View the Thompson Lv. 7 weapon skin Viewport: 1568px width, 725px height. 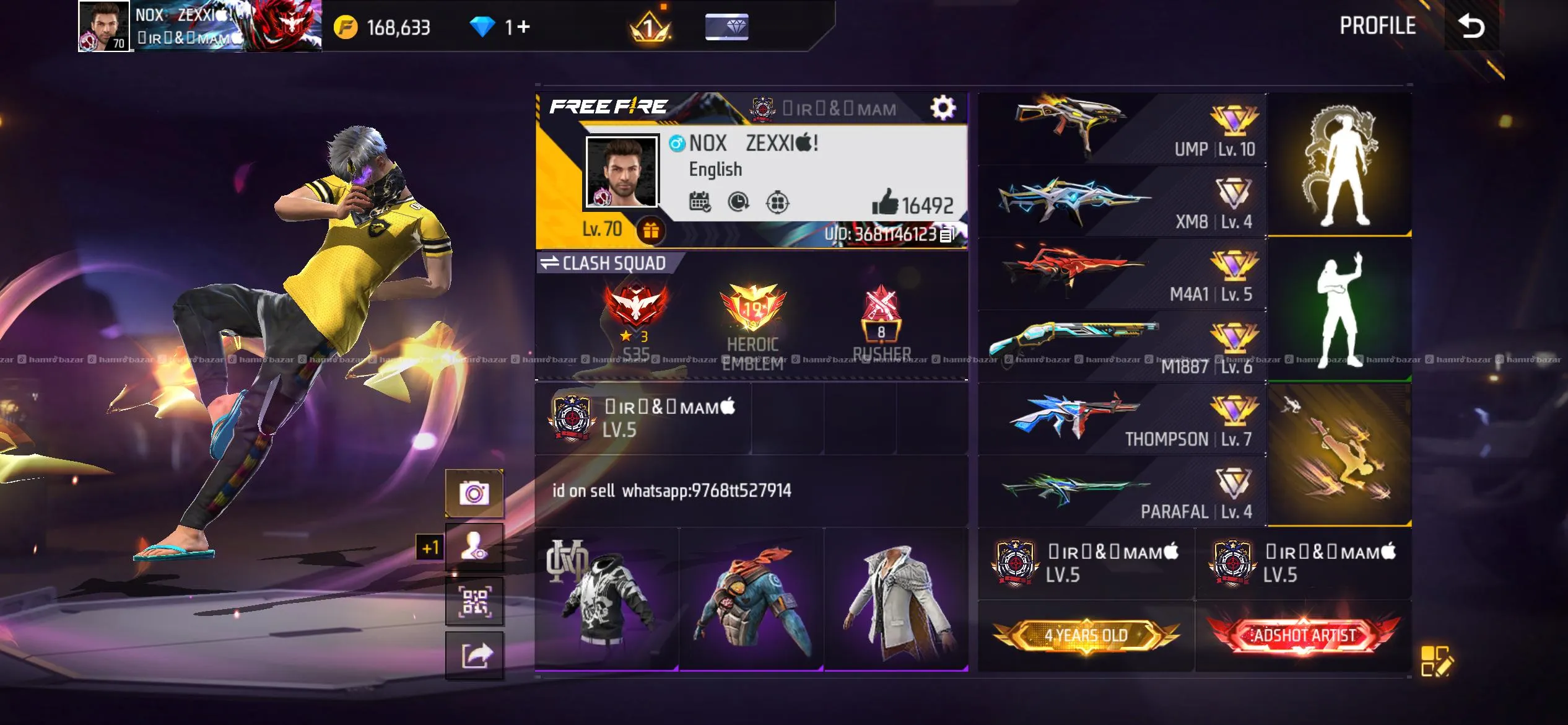(1122, 419)
